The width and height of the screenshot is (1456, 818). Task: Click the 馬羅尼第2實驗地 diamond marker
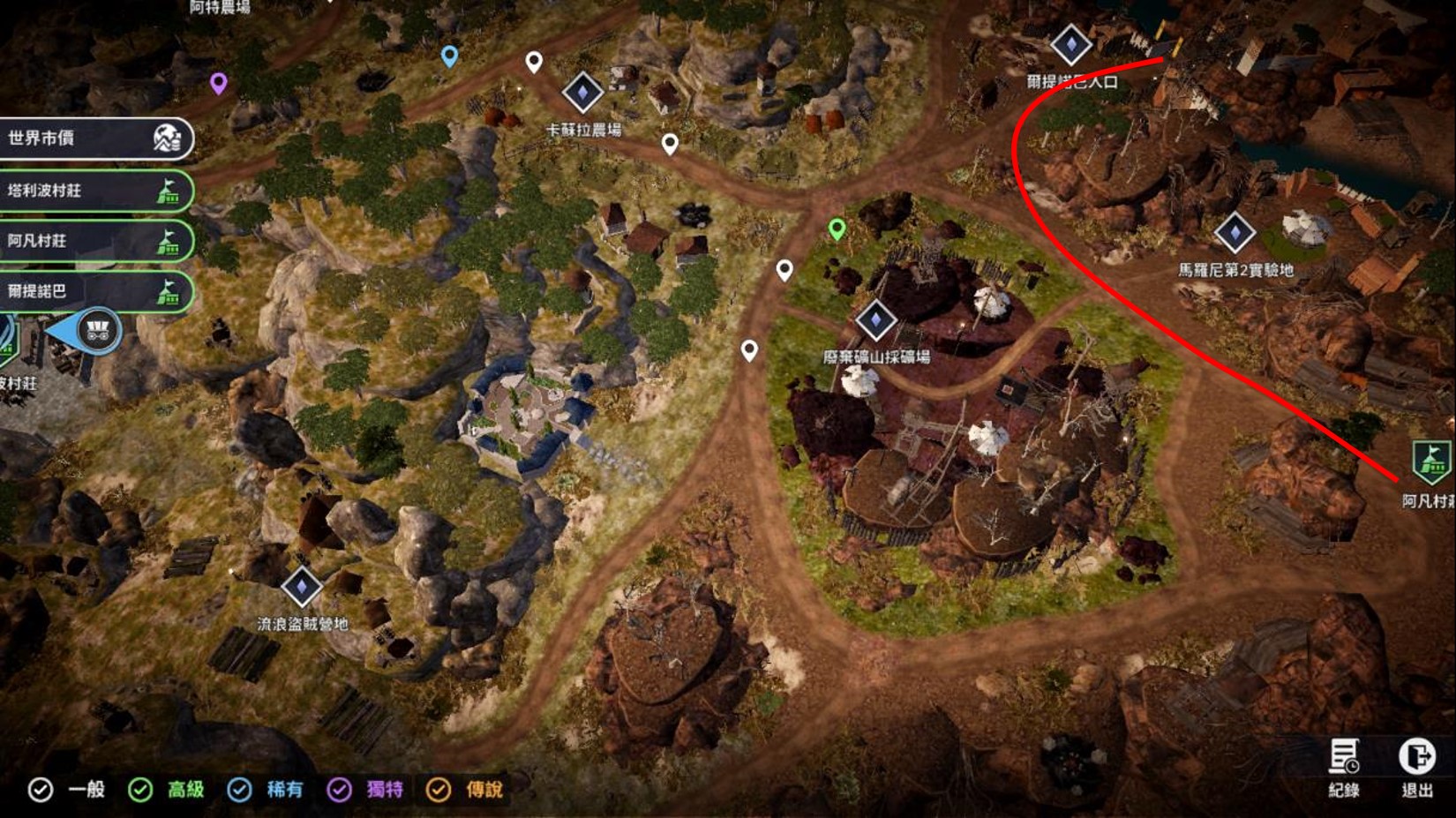[1235, 232]
